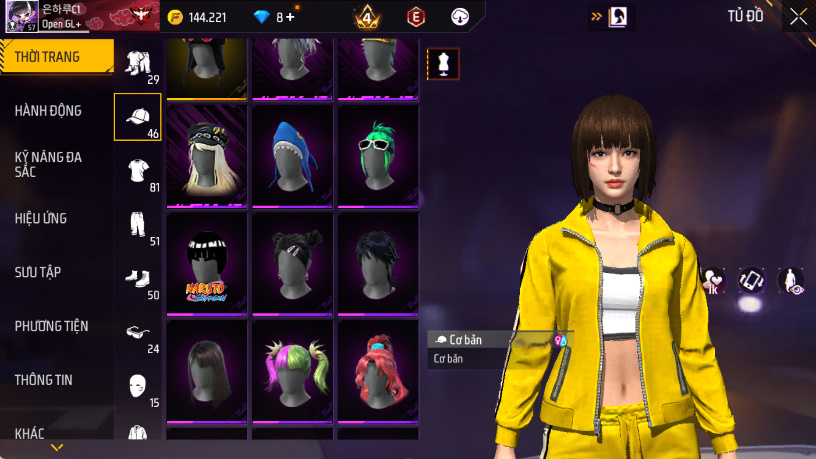Open the pants subcategory
The width and height of the screenshot is (816, 459).
click(138, 225)
